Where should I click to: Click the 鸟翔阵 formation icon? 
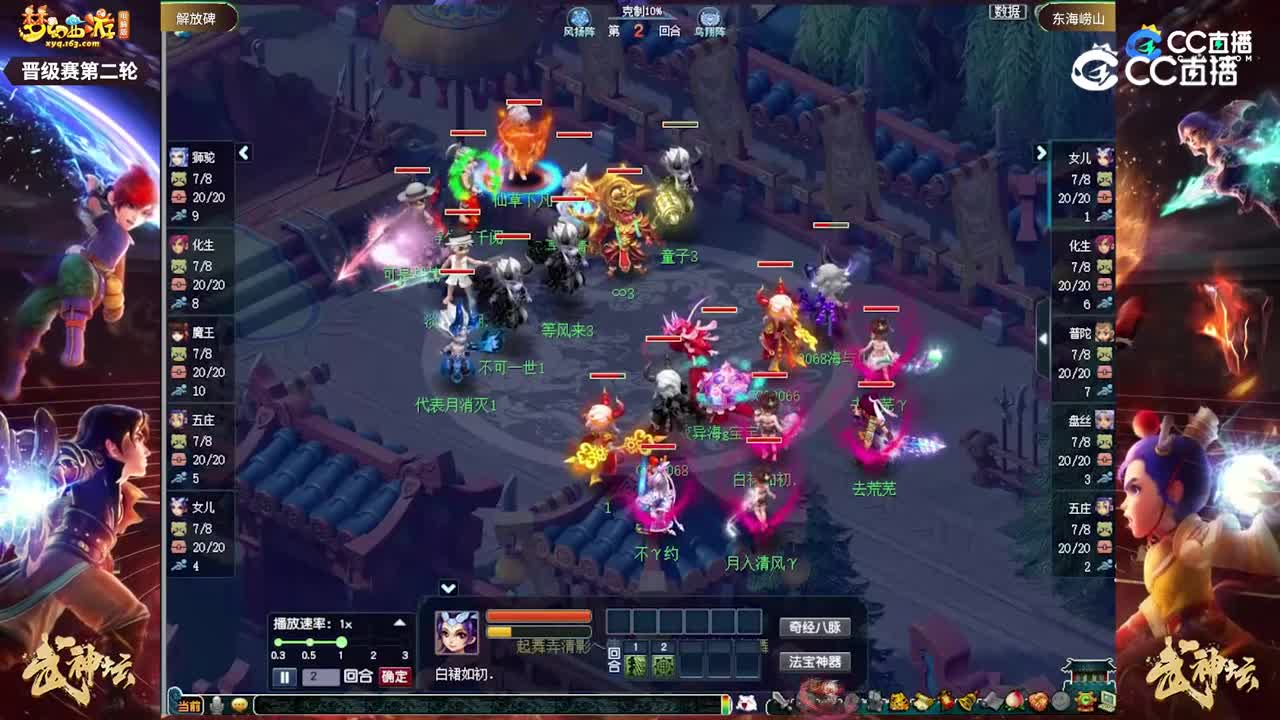[x=709, y=16]
